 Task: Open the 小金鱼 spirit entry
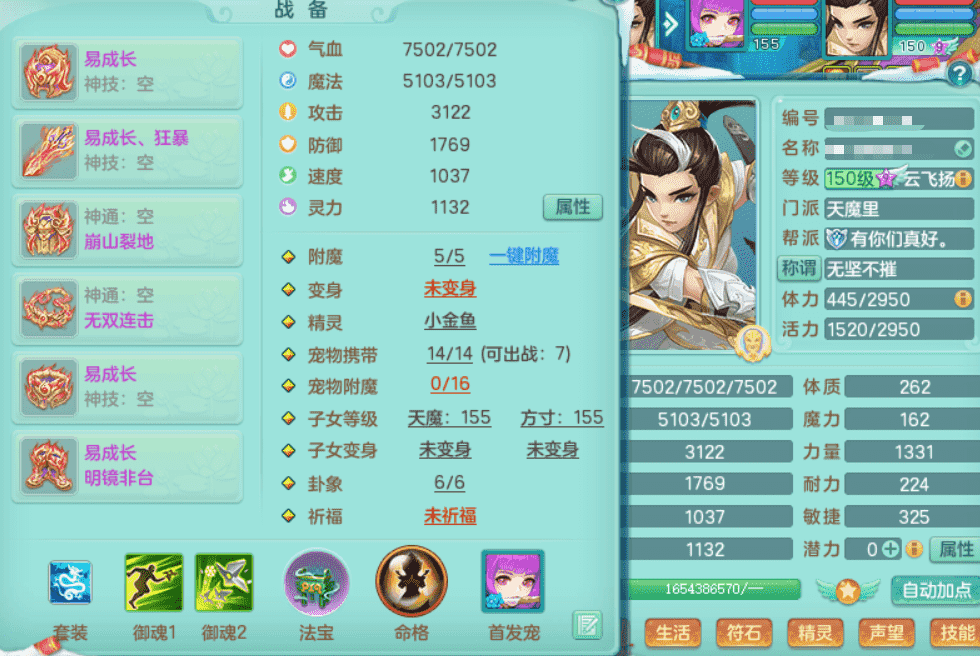click(x=450, y=321)
